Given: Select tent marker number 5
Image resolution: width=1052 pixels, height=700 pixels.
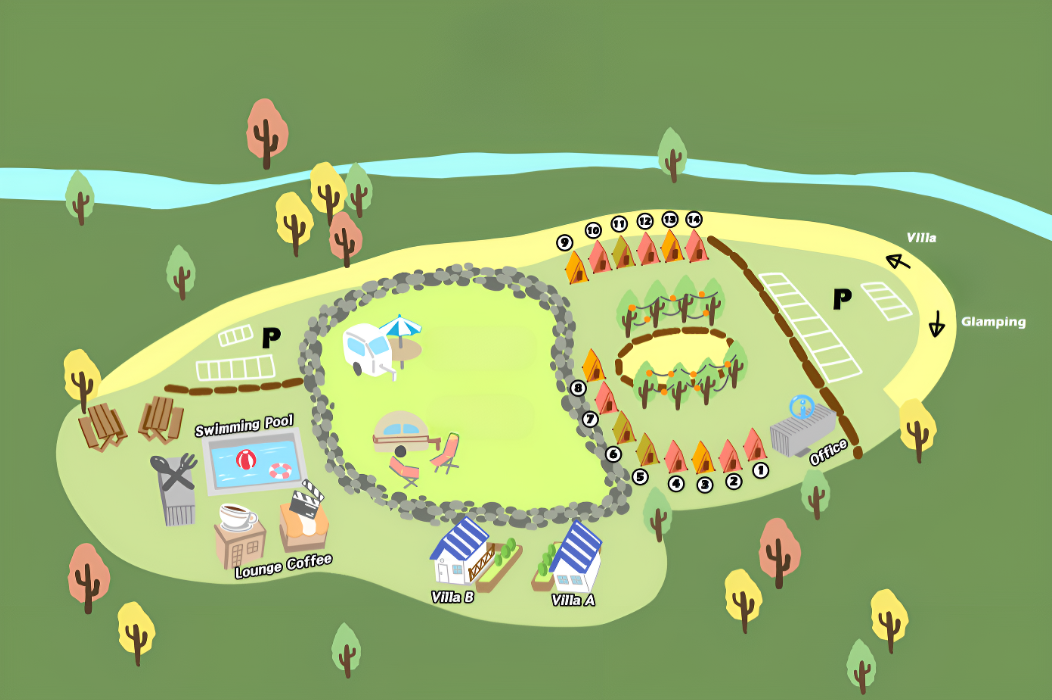Looking at the screenshot, I should [x=640, y=476].
